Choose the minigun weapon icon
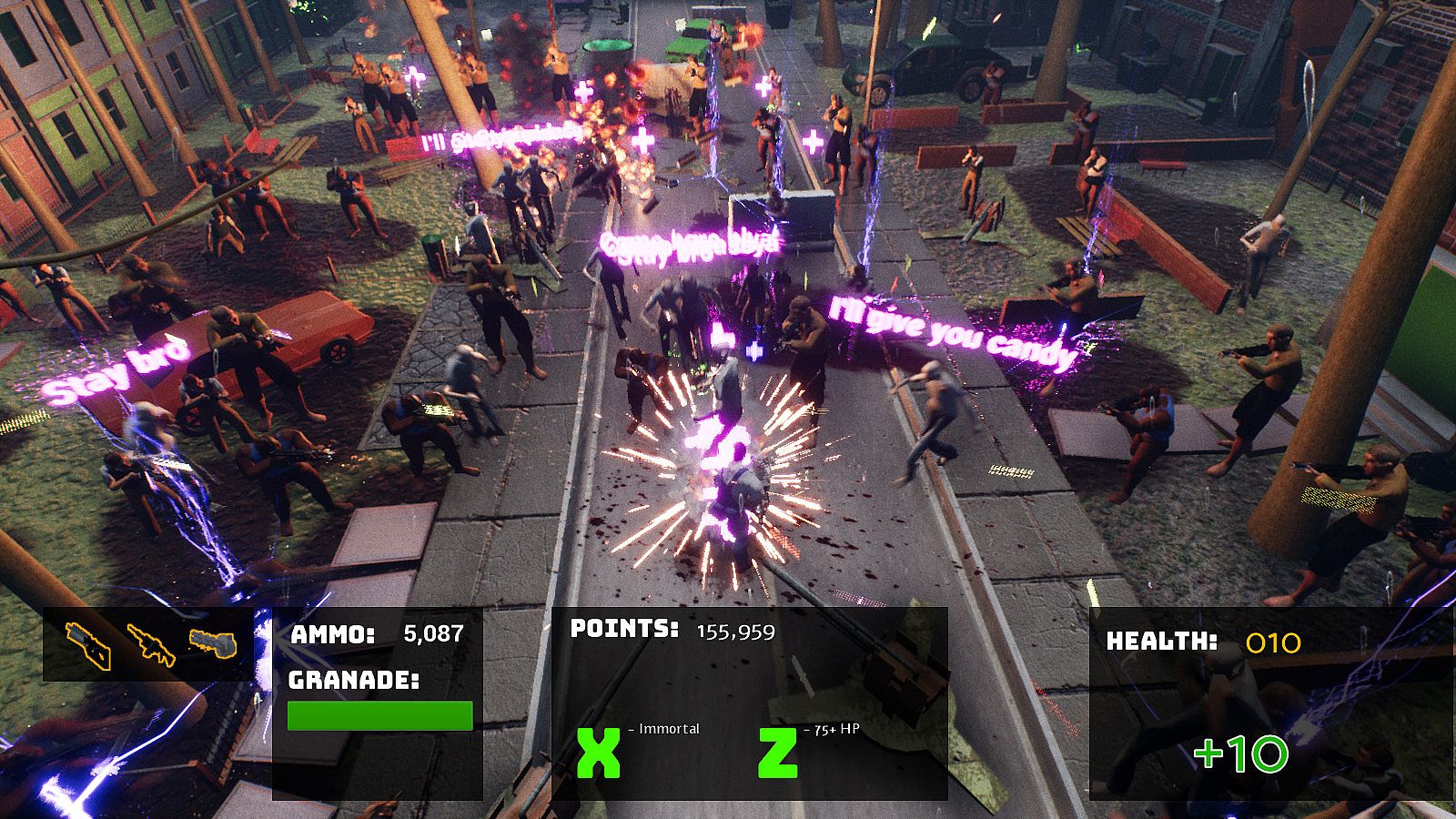The image size is (1456, 819). pyautogui.click(x=212, y=643)
